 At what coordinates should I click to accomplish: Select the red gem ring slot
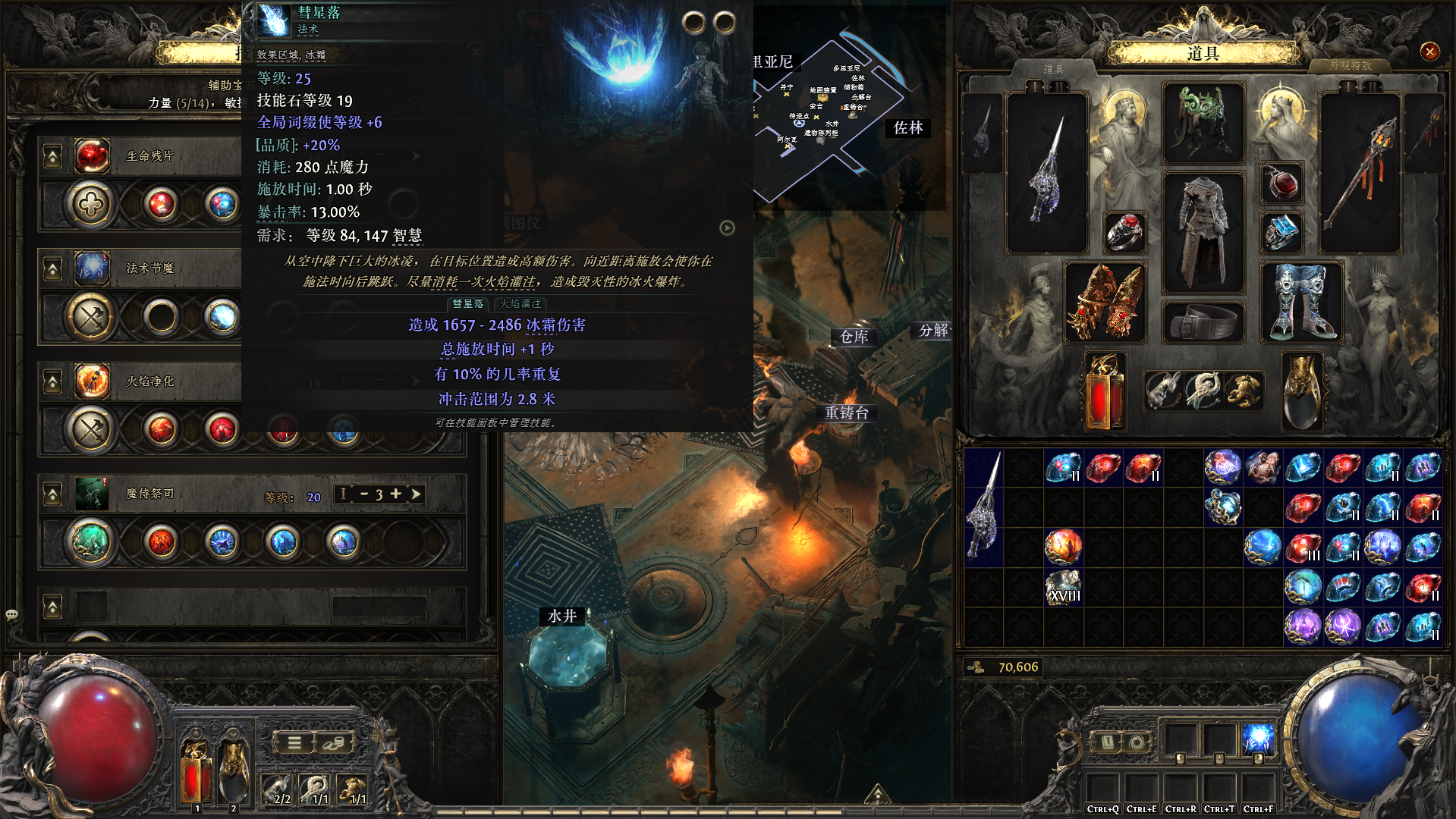1124,232
